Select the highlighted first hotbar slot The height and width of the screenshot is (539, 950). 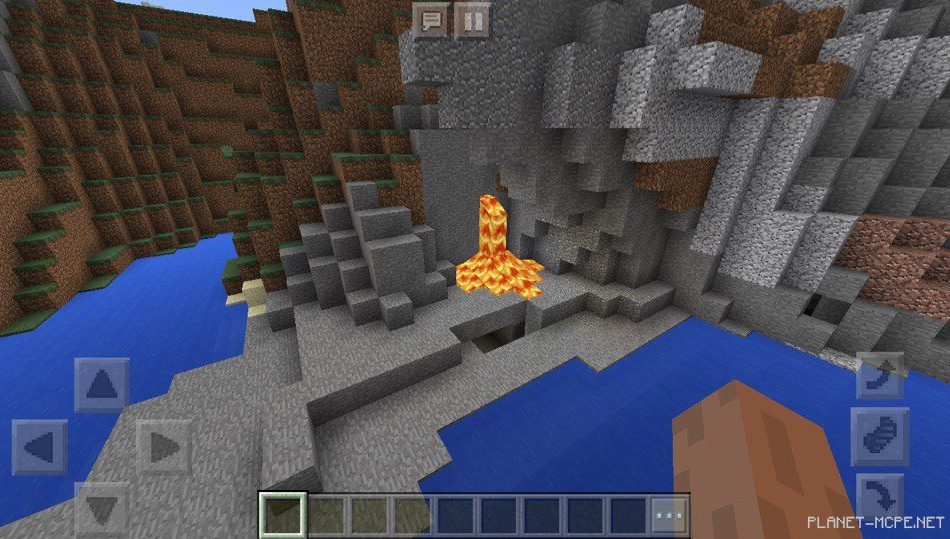(x=280, y=515)
